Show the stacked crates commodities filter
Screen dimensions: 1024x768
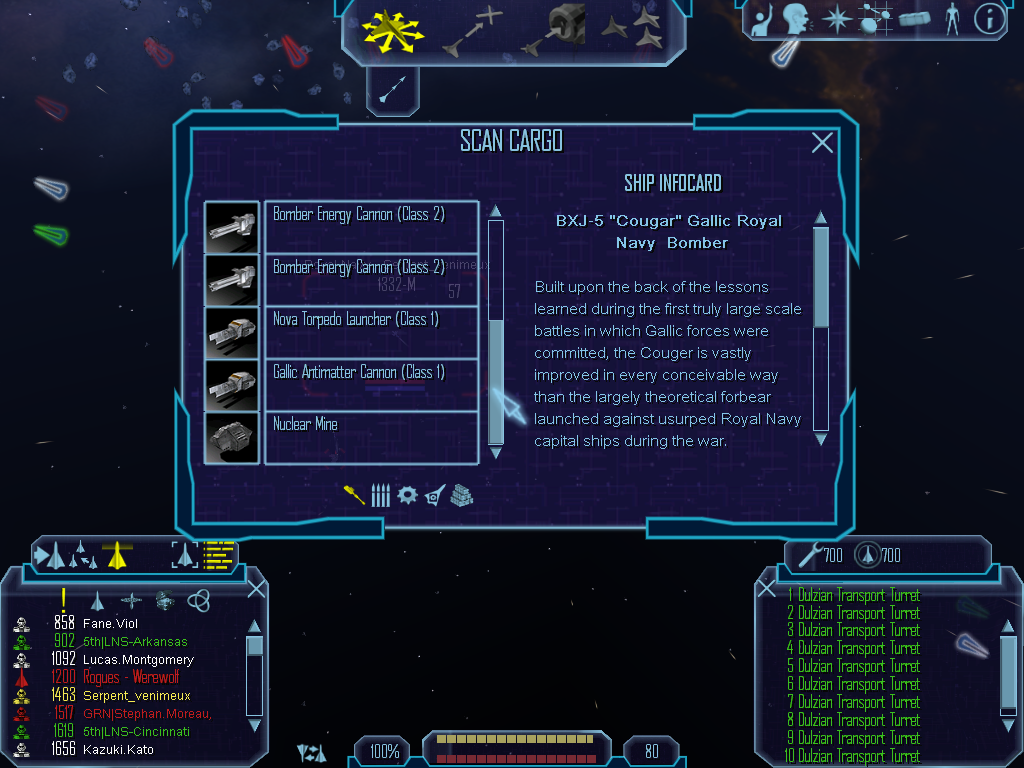click(x=461, y=495)
